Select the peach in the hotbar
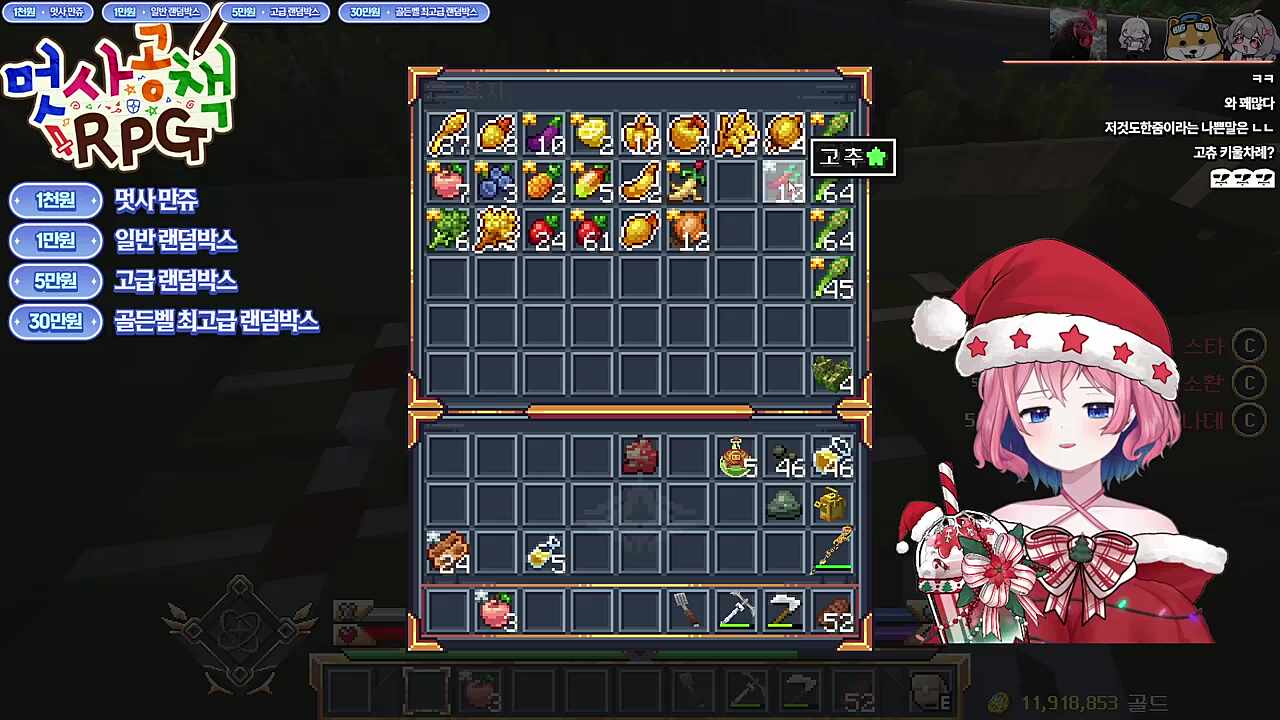 pos(496,611)
